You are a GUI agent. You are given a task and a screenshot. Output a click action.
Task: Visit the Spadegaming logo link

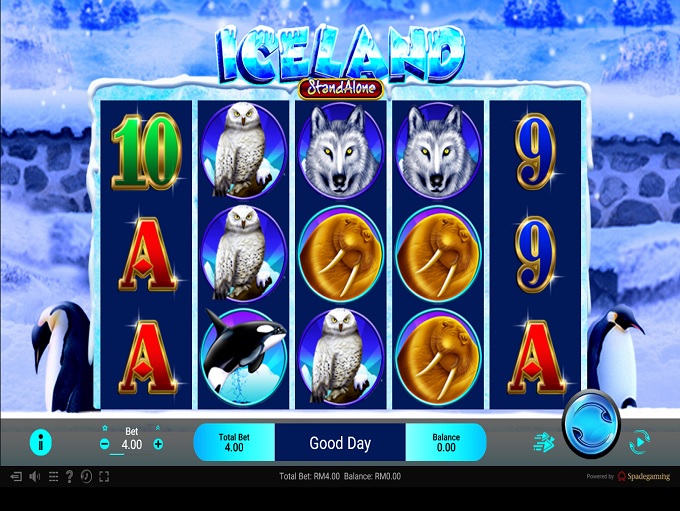click(645, 477)
